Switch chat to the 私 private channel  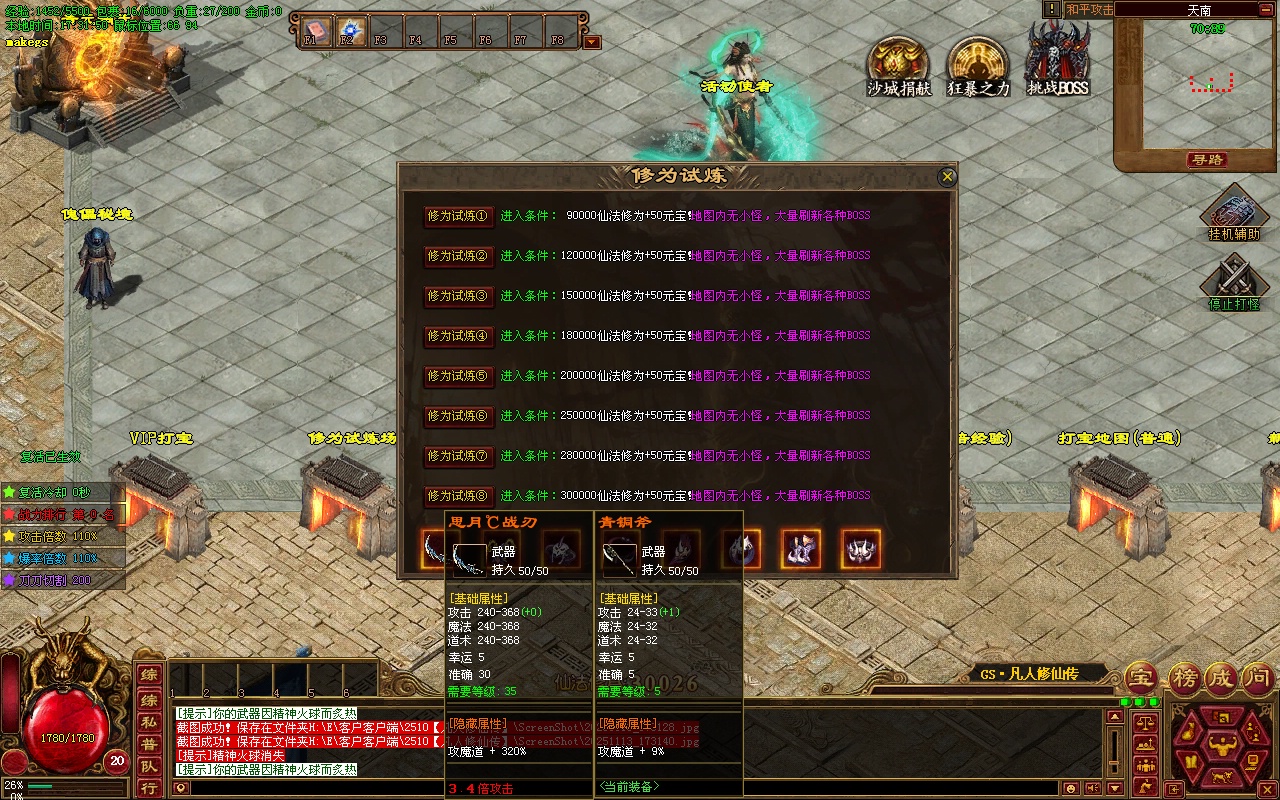(148, 720)
